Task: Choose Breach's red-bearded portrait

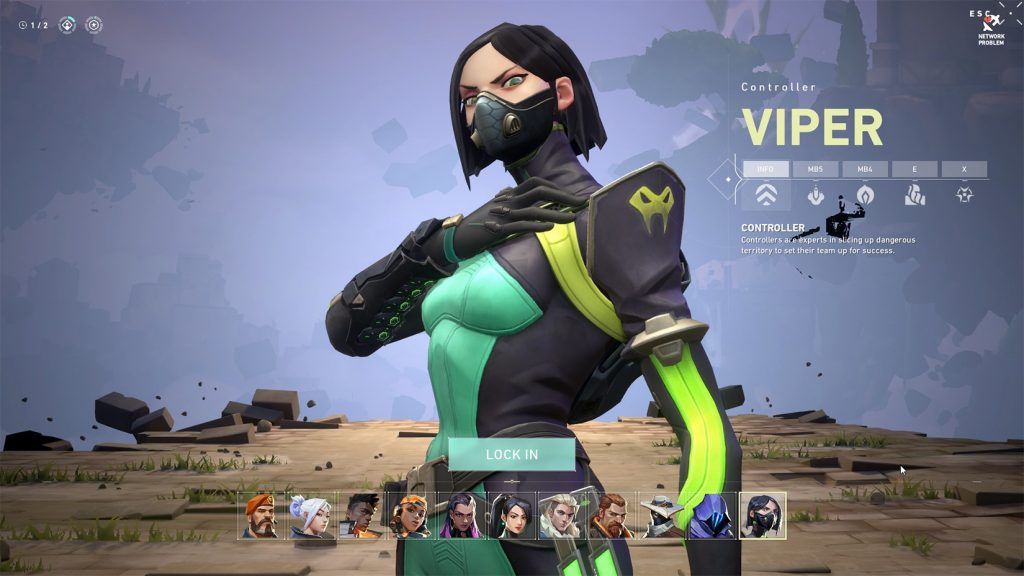Action: coord(612,515)
